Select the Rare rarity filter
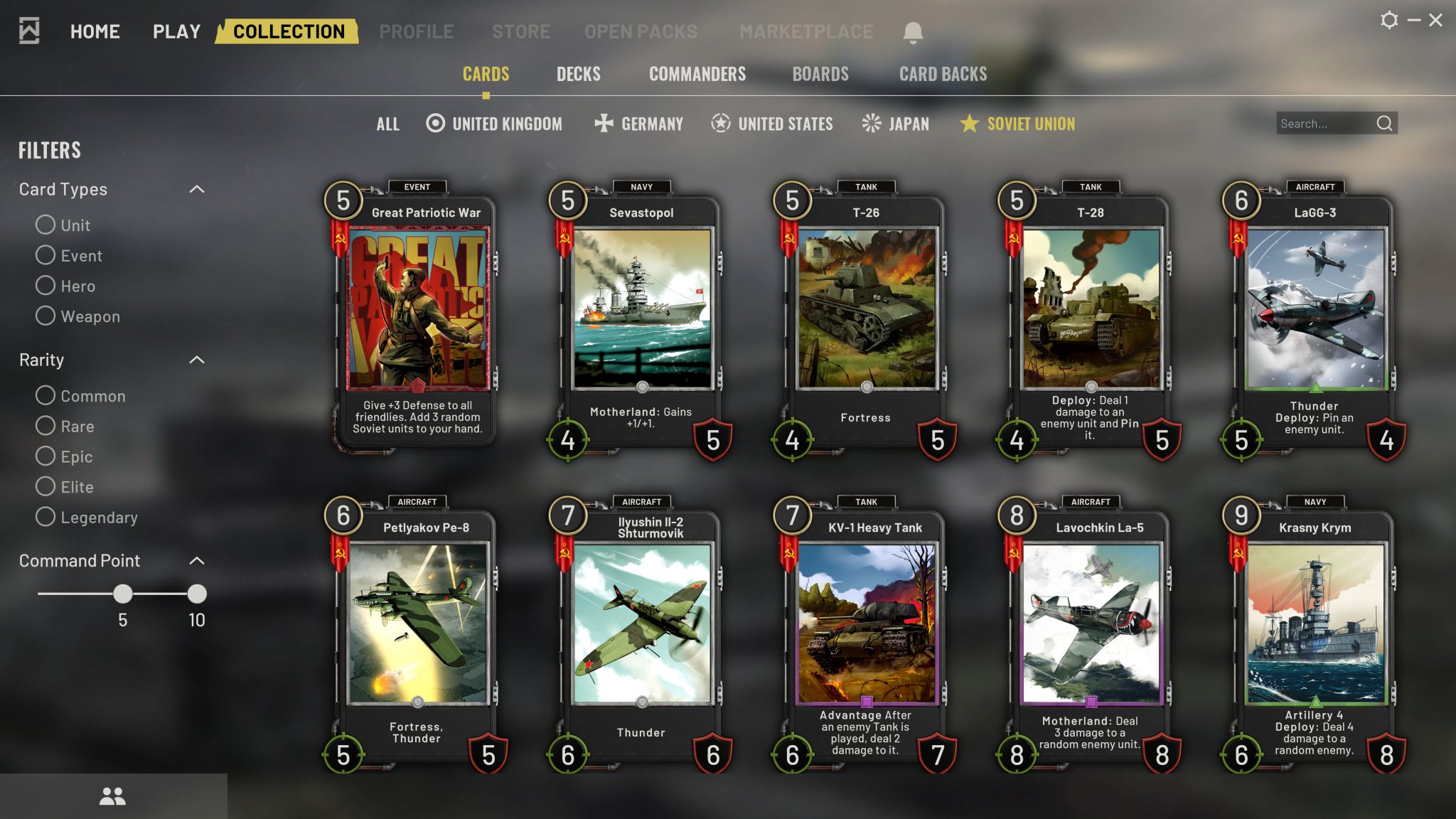Image resolution: width=1456 pixels, height=819 pixels. coord(45,426)
